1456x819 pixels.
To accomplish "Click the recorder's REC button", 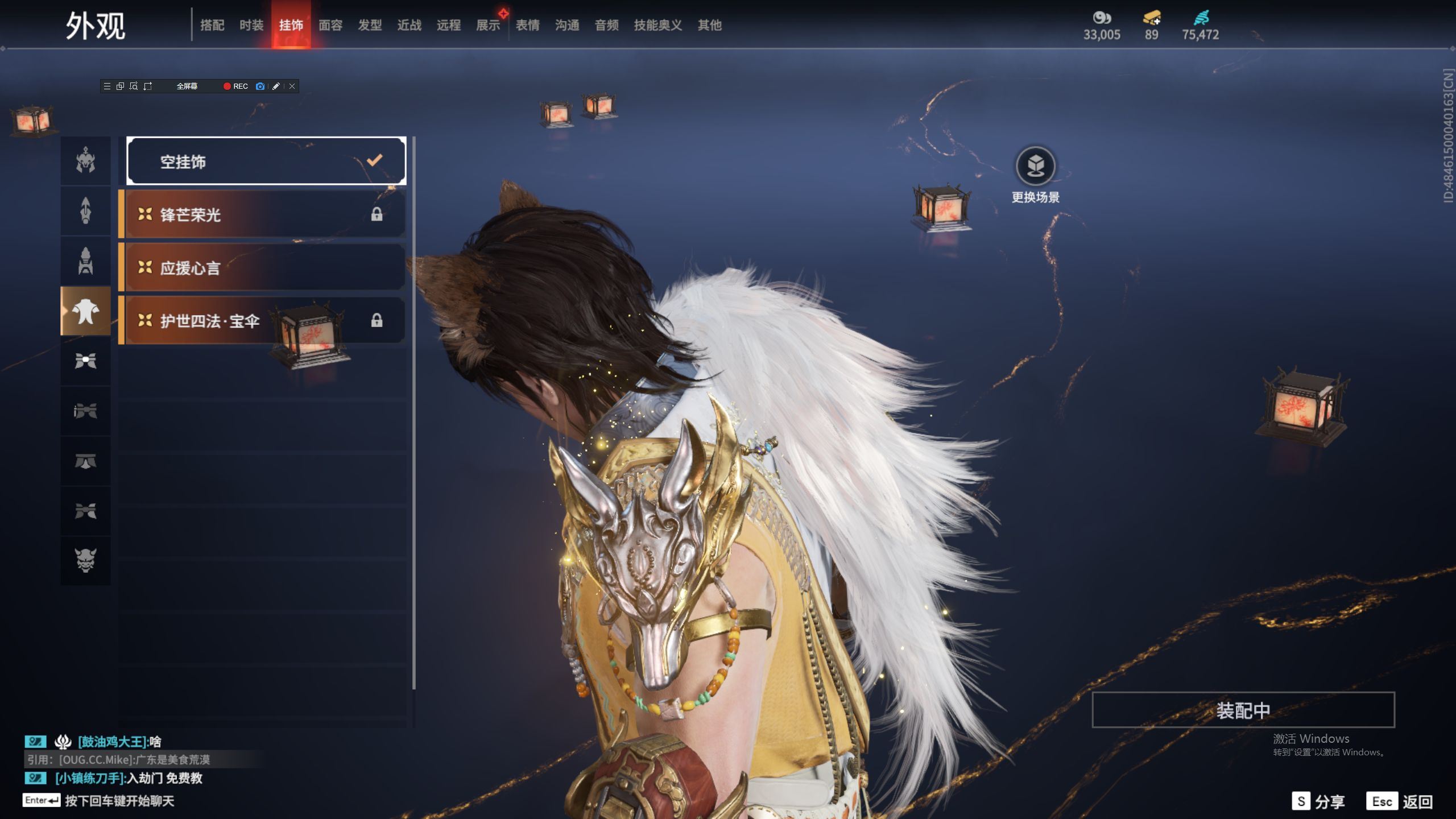I will point(235,86).
